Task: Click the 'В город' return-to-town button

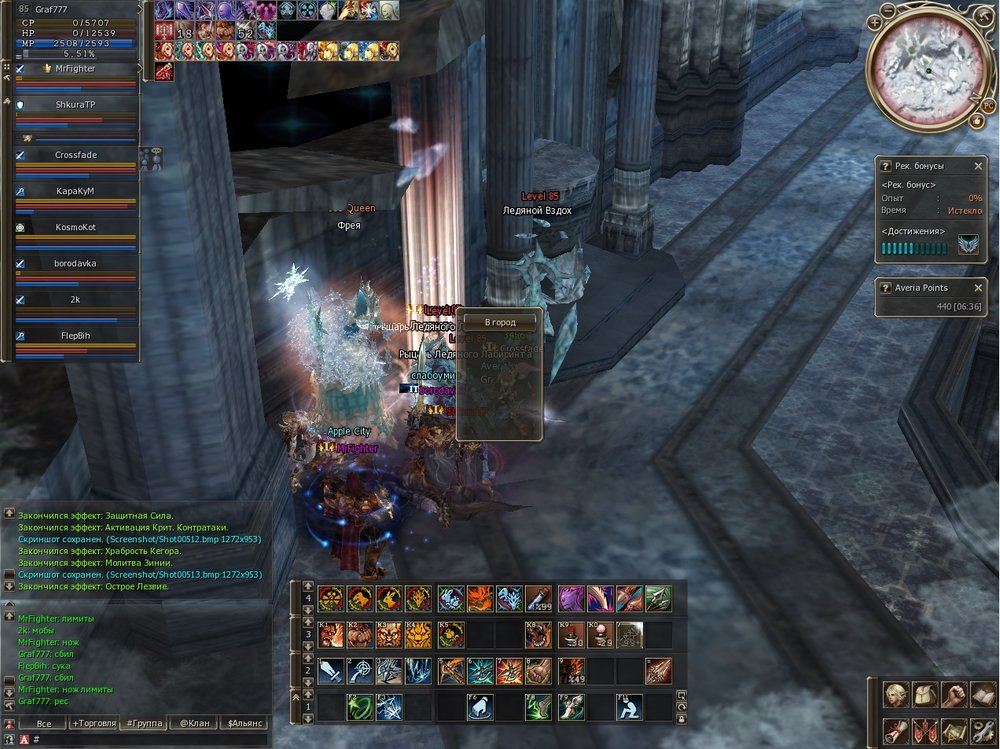Action: click(500, 323)
